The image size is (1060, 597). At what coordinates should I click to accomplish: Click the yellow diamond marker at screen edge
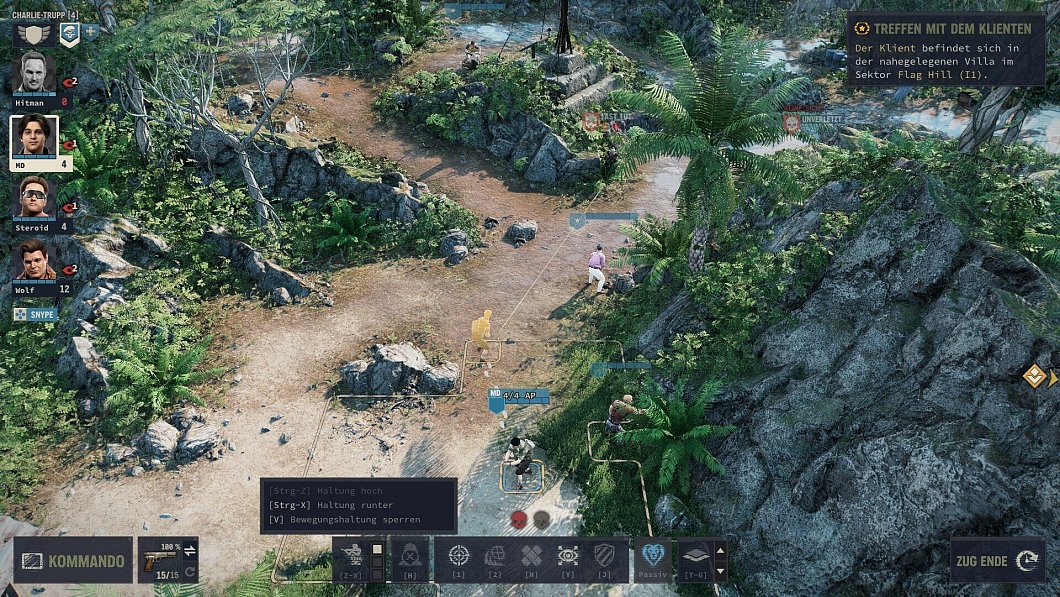tap(1034, 376)
